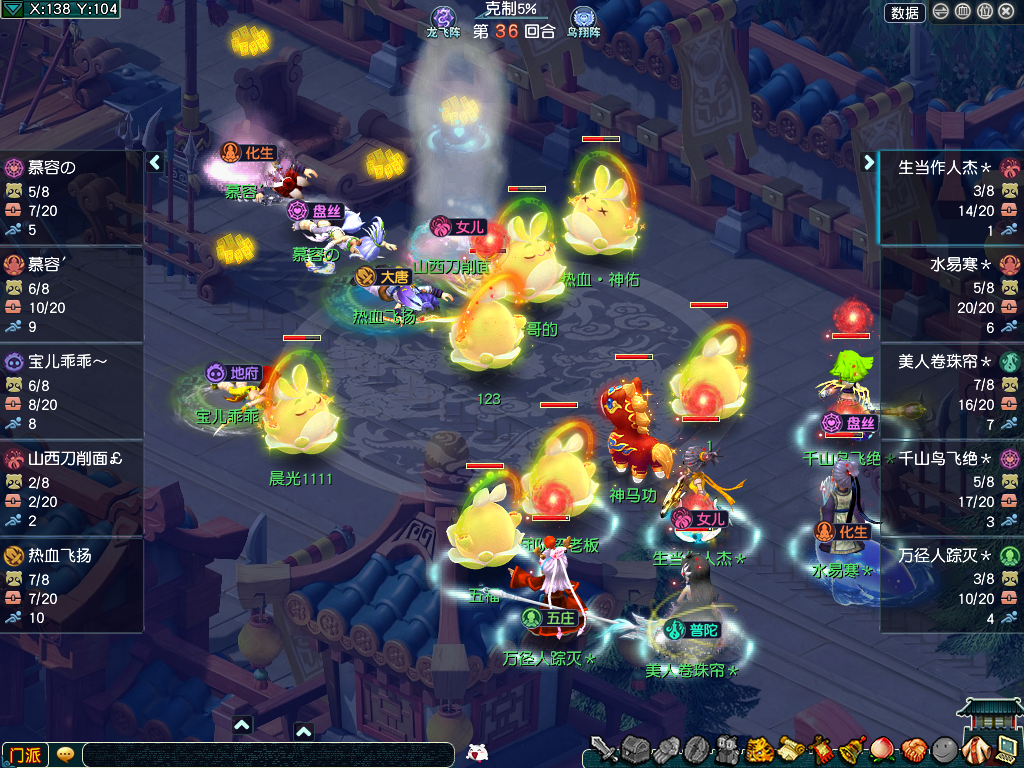1024x768 pixels.
Task: Collapse the right team panel arrow
Action: [x=868, y=162]
